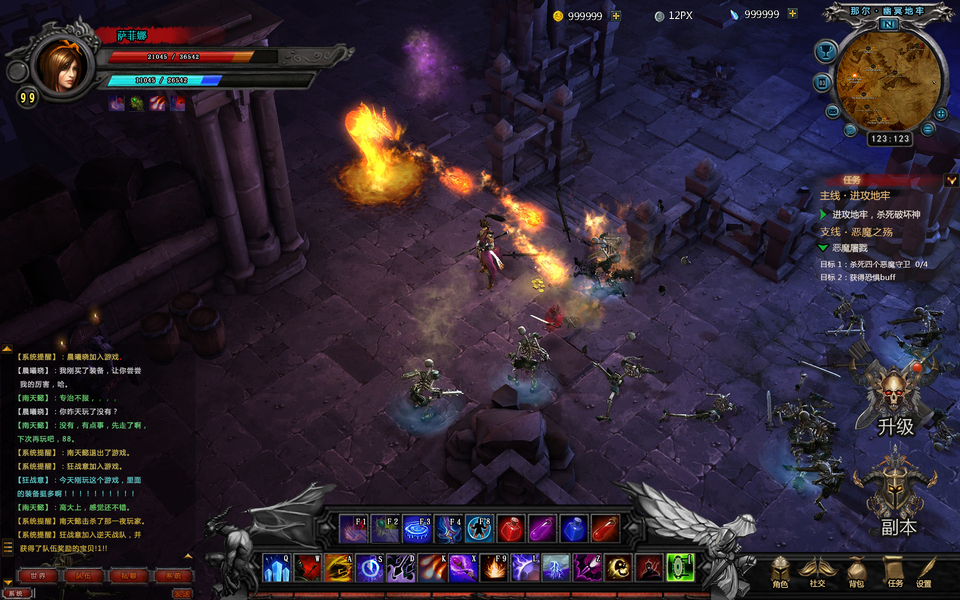This screenshot has width=960, height=600.
Task: Add gold coins with the plus button
Action: [x=616, y=15]
